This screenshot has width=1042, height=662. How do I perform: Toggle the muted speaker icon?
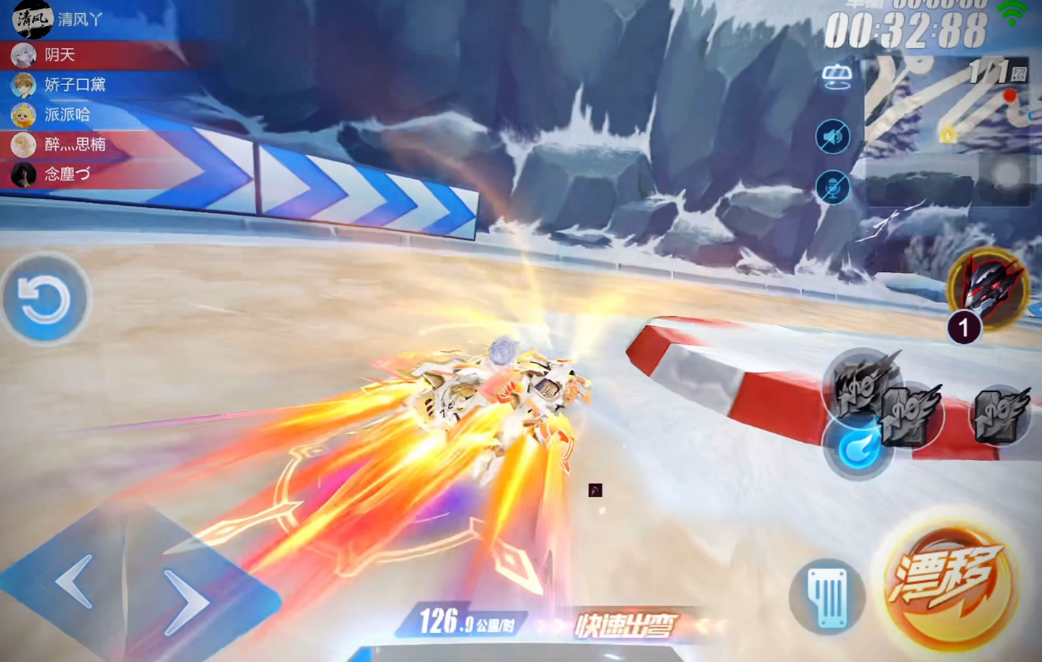click(x=832, y=136)
